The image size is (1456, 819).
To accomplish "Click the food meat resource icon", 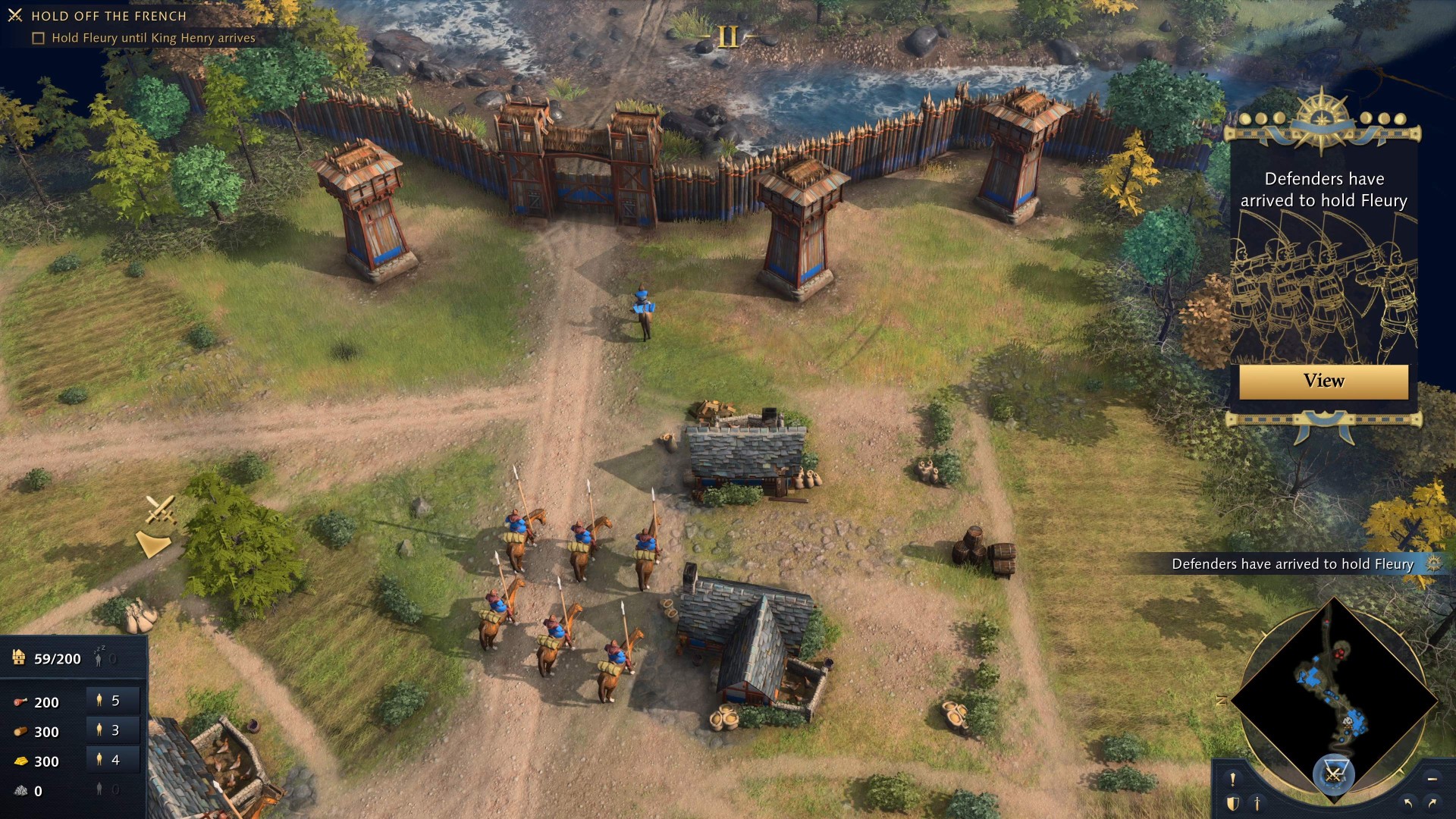I will (21, 702).
